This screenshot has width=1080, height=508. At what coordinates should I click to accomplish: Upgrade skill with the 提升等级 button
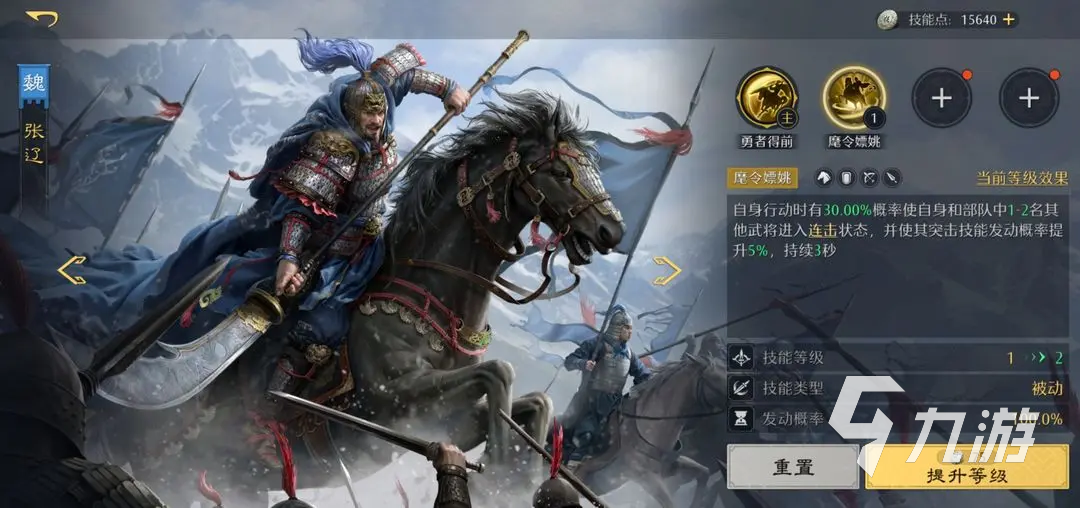pos(966,467)
